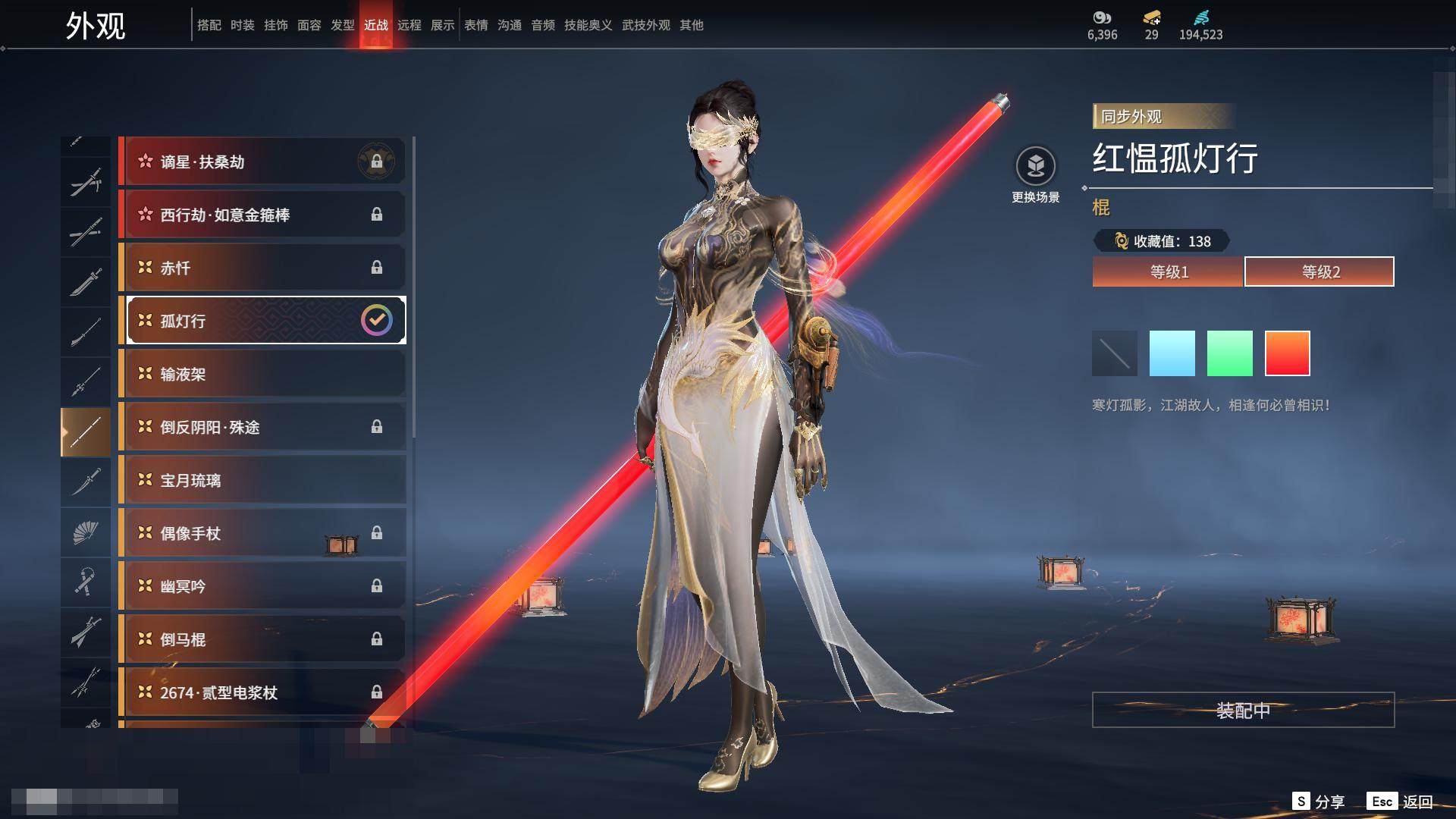
Task: Click the 装配中 equip button
Action: coord(1243,710)
